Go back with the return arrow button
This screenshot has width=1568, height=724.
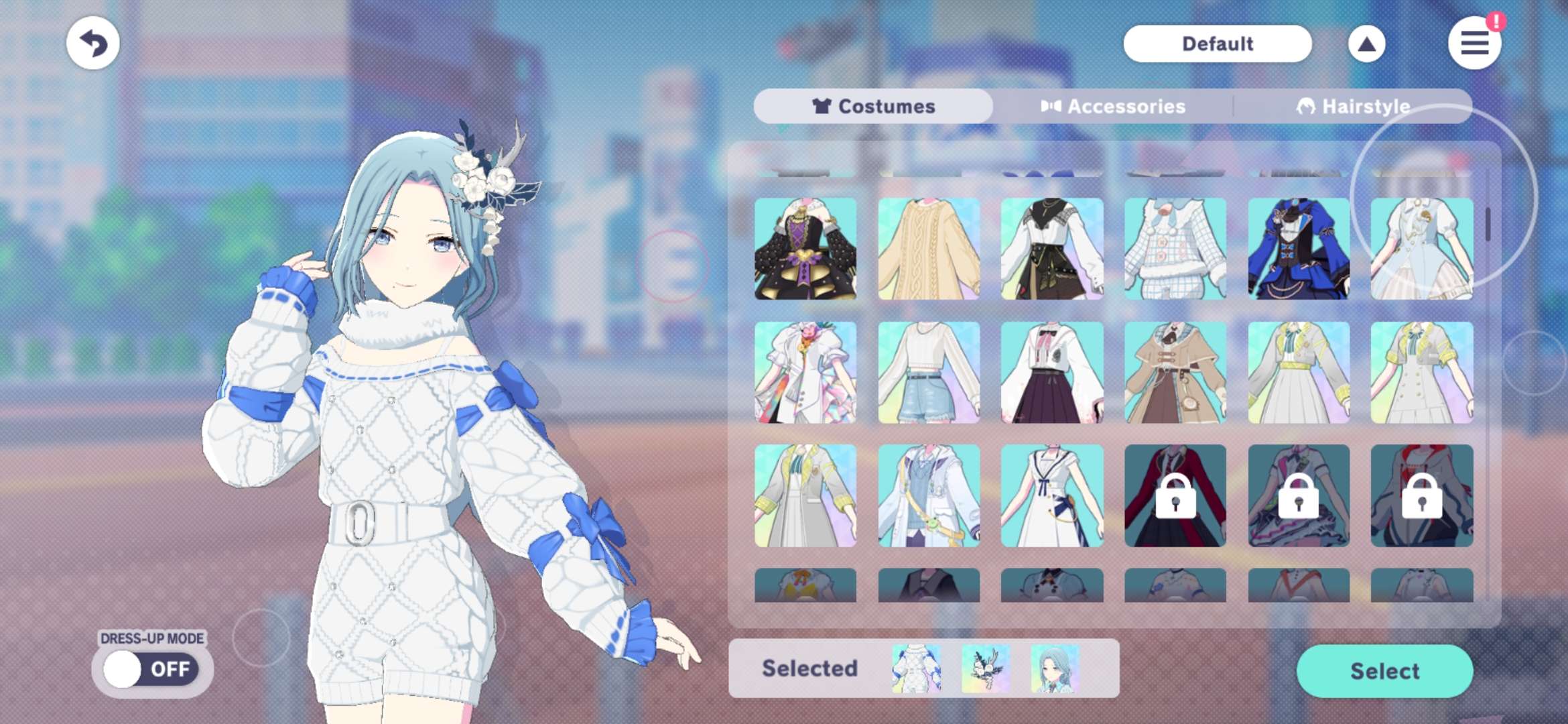[x=93, y=44]
